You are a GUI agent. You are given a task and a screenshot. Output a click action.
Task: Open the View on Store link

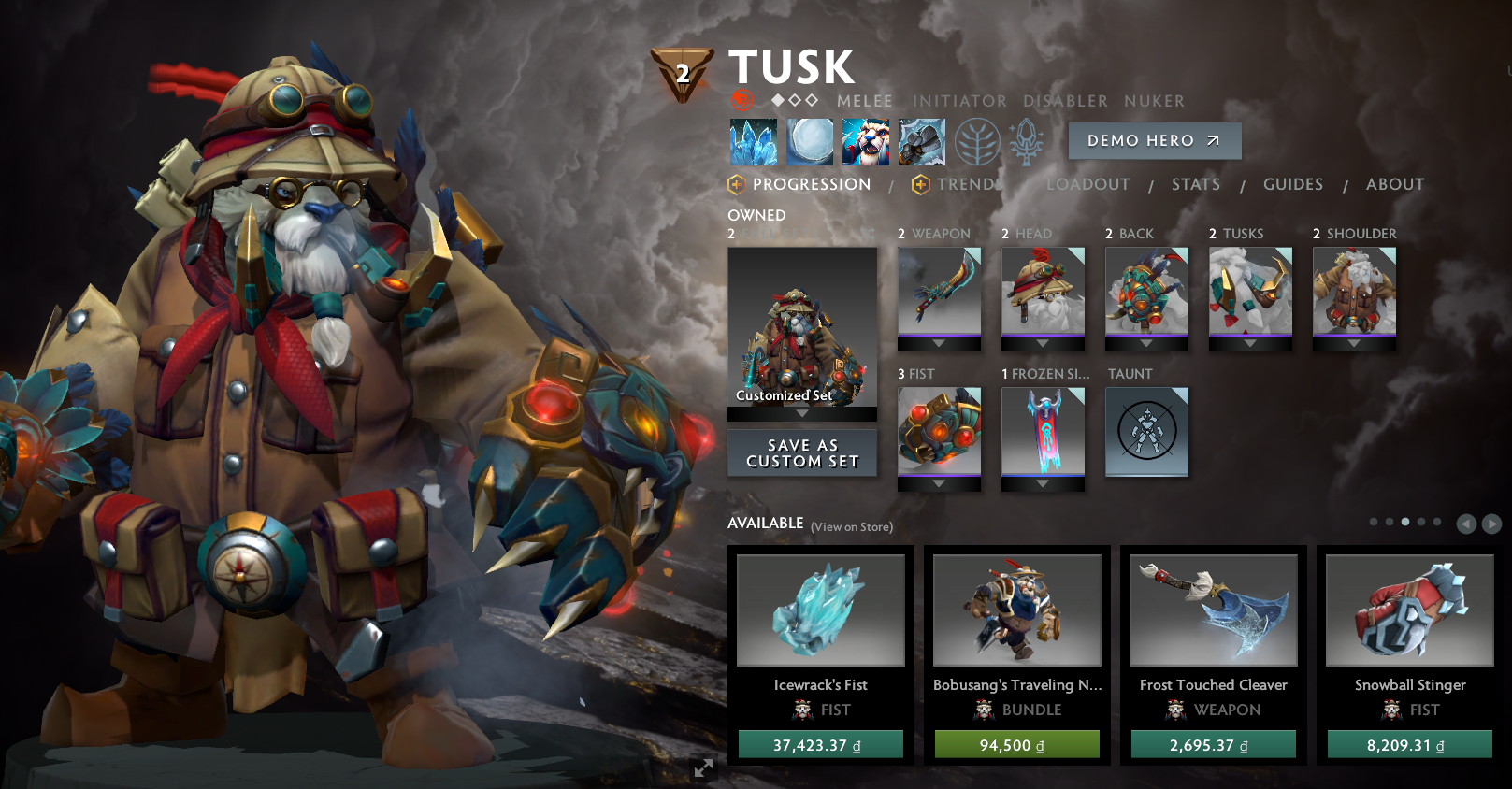coord(851,527)
